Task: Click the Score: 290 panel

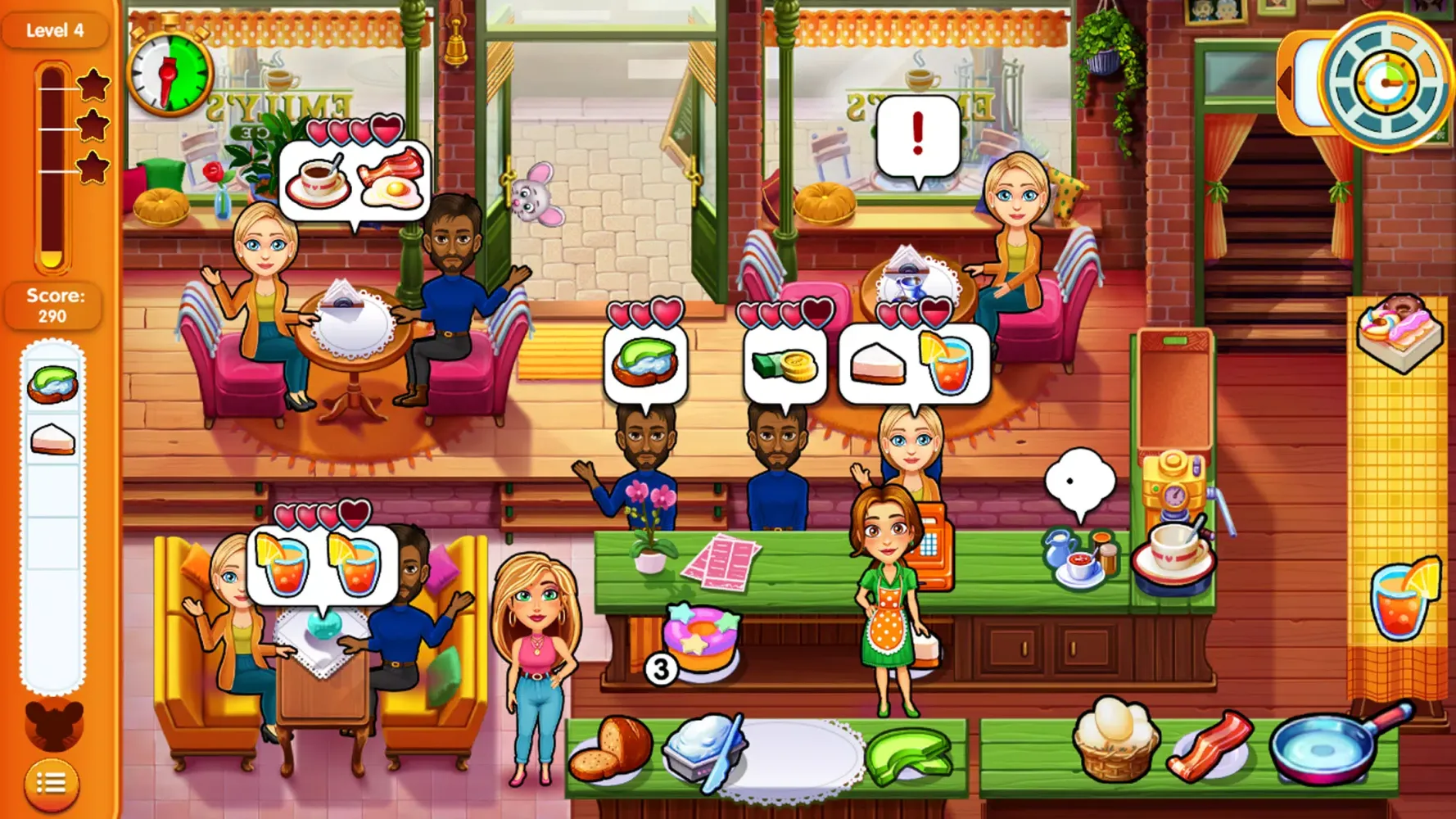Action: pyautogui.click(x=52, y=305)
